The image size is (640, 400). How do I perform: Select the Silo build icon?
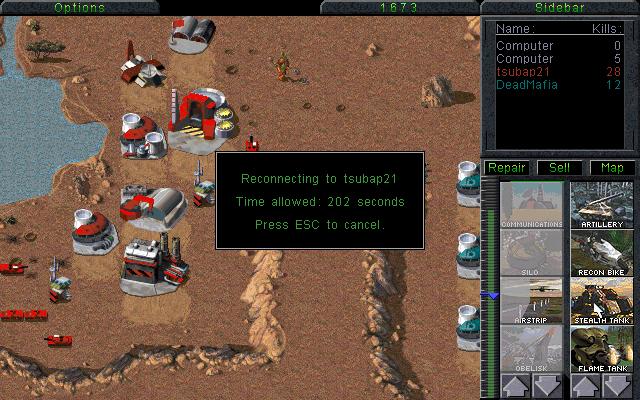(x=531, y=252)
